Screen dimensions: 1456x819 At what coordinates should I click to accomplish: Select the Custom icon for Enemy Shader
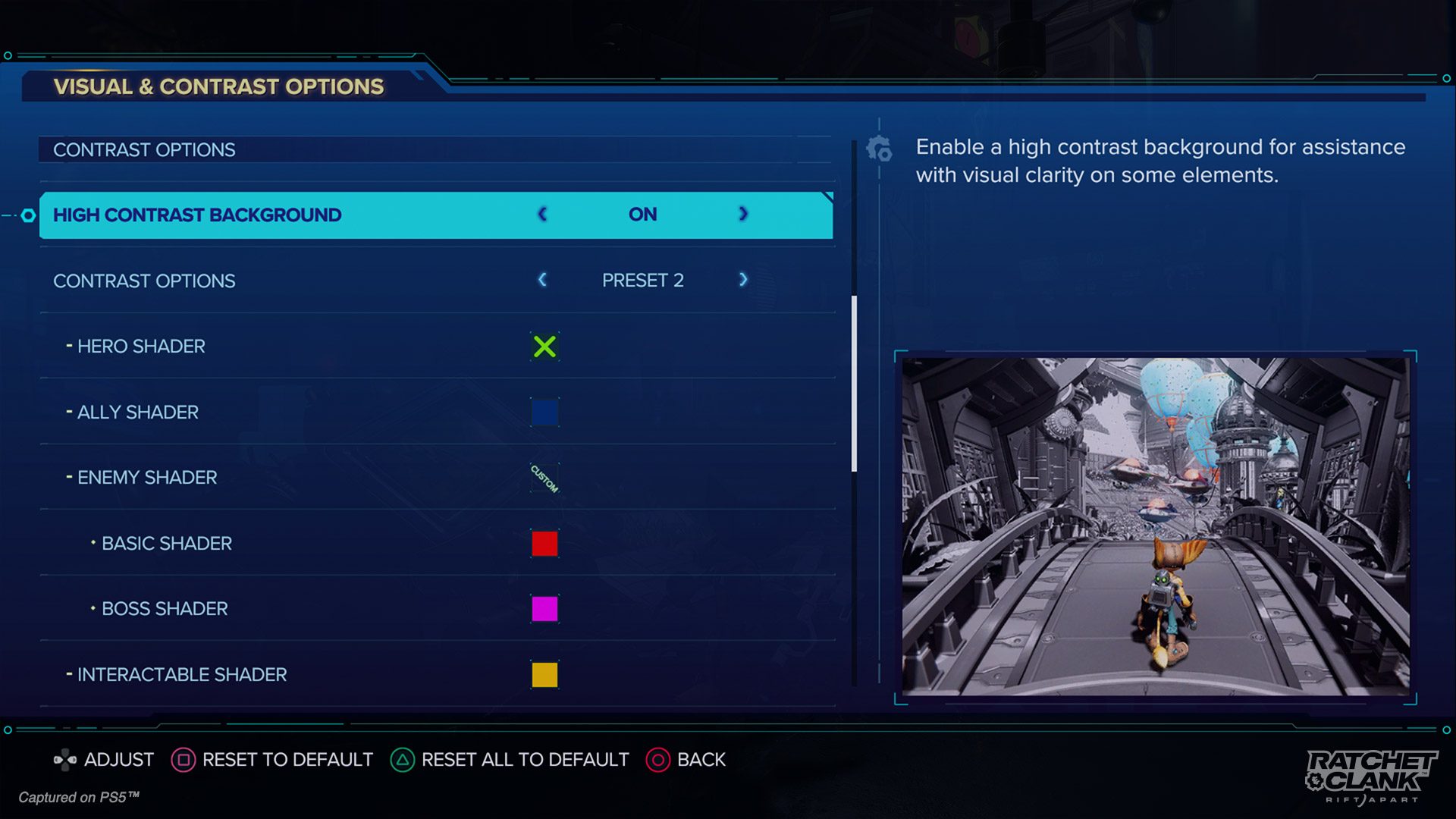(544, 478)
